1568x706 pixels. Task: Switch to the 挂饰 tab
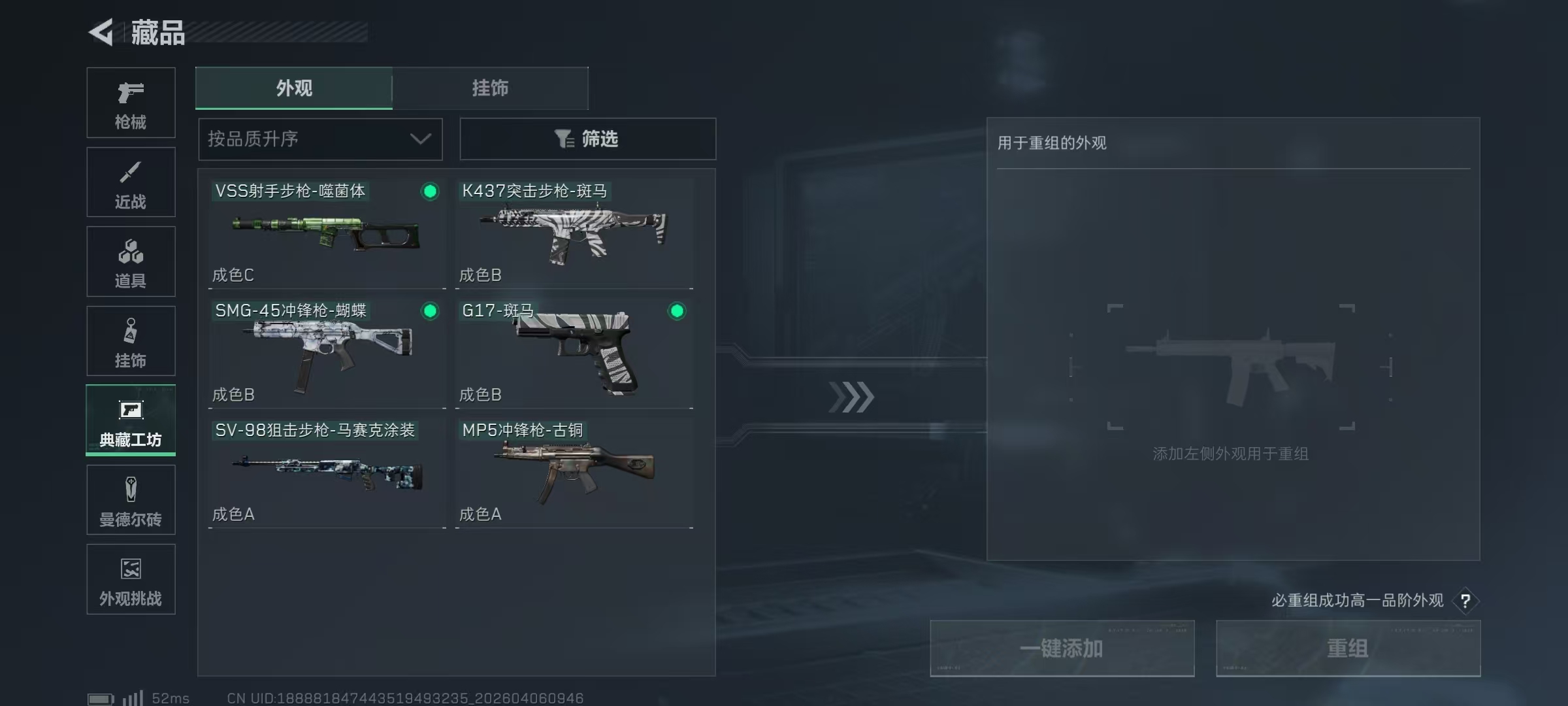tap(490, 88)
